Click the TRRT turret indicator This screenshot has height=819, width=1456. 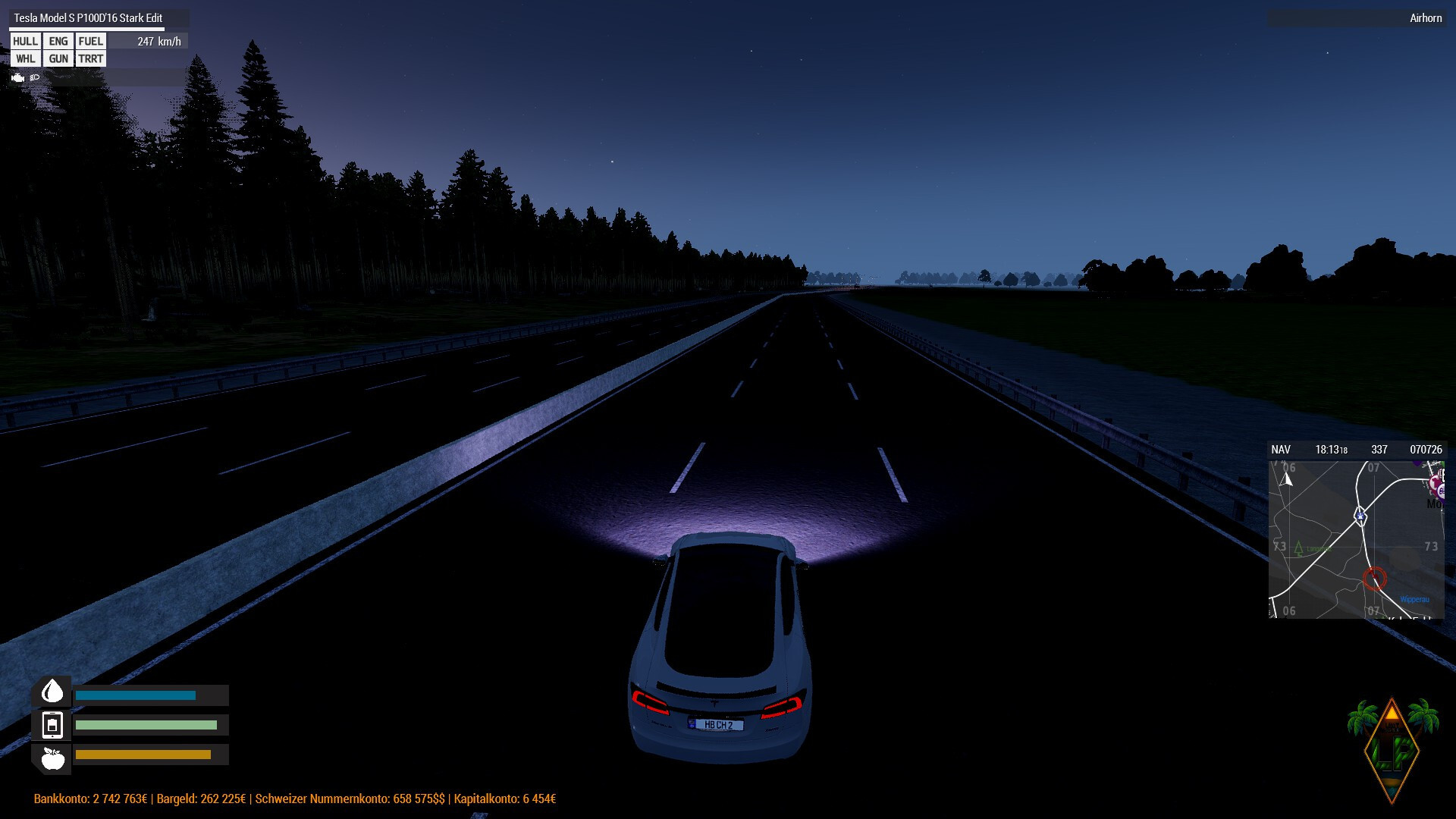click(90, 59)
